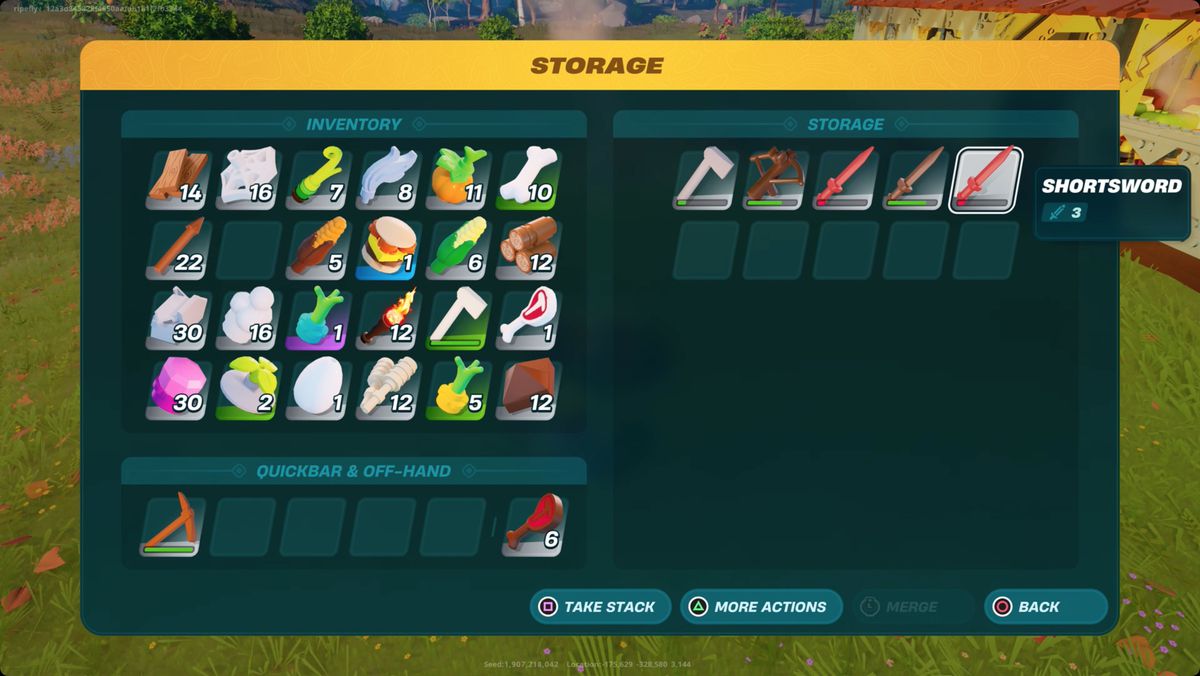Select the pink gem stack of 30
Screen dimensions: 1200x676
pos(178,389)
